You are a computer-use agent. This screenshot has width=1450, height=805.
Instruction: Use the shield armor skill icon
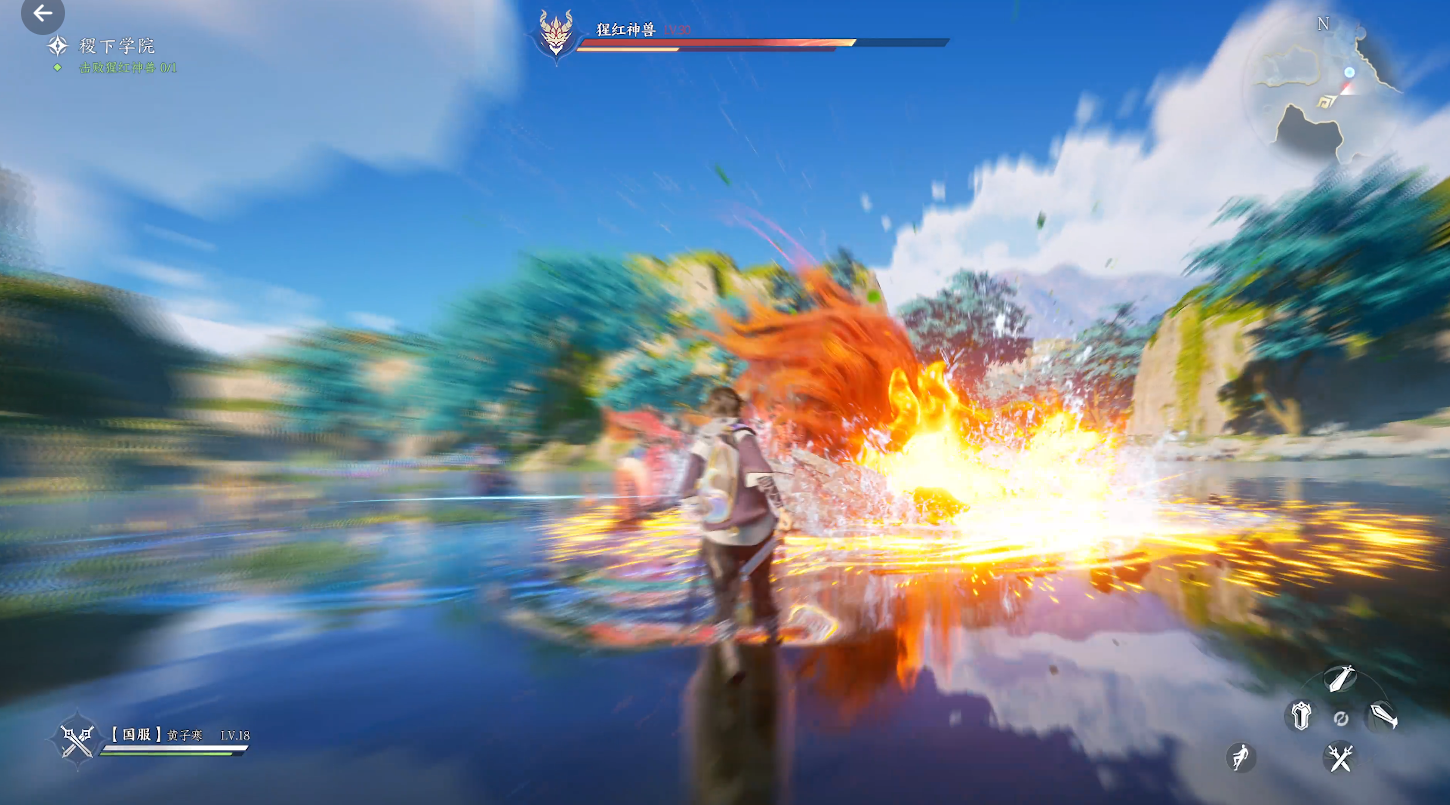pos(1300,716)
